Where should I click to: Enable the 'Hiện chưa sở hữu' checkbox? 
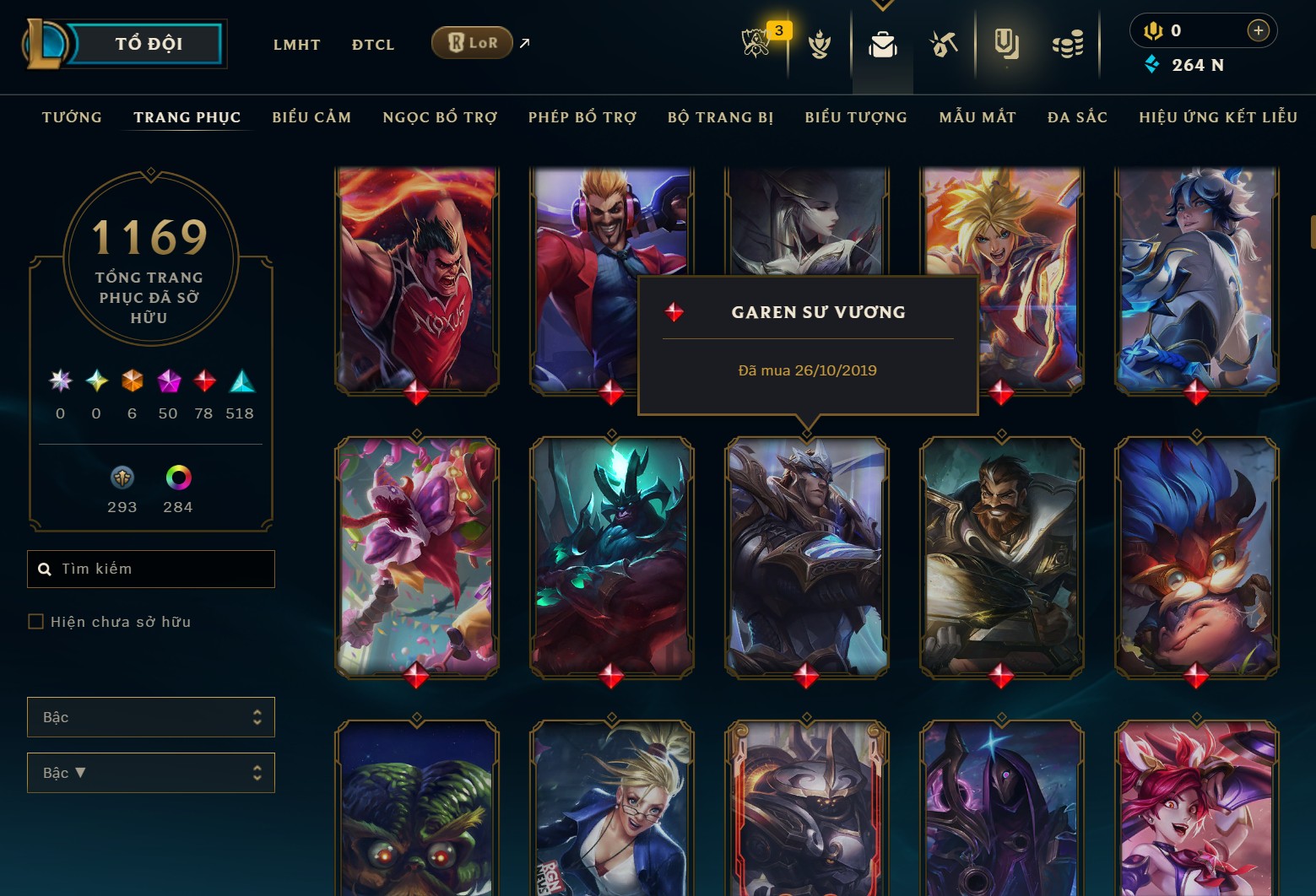click(x=36, y=621)
